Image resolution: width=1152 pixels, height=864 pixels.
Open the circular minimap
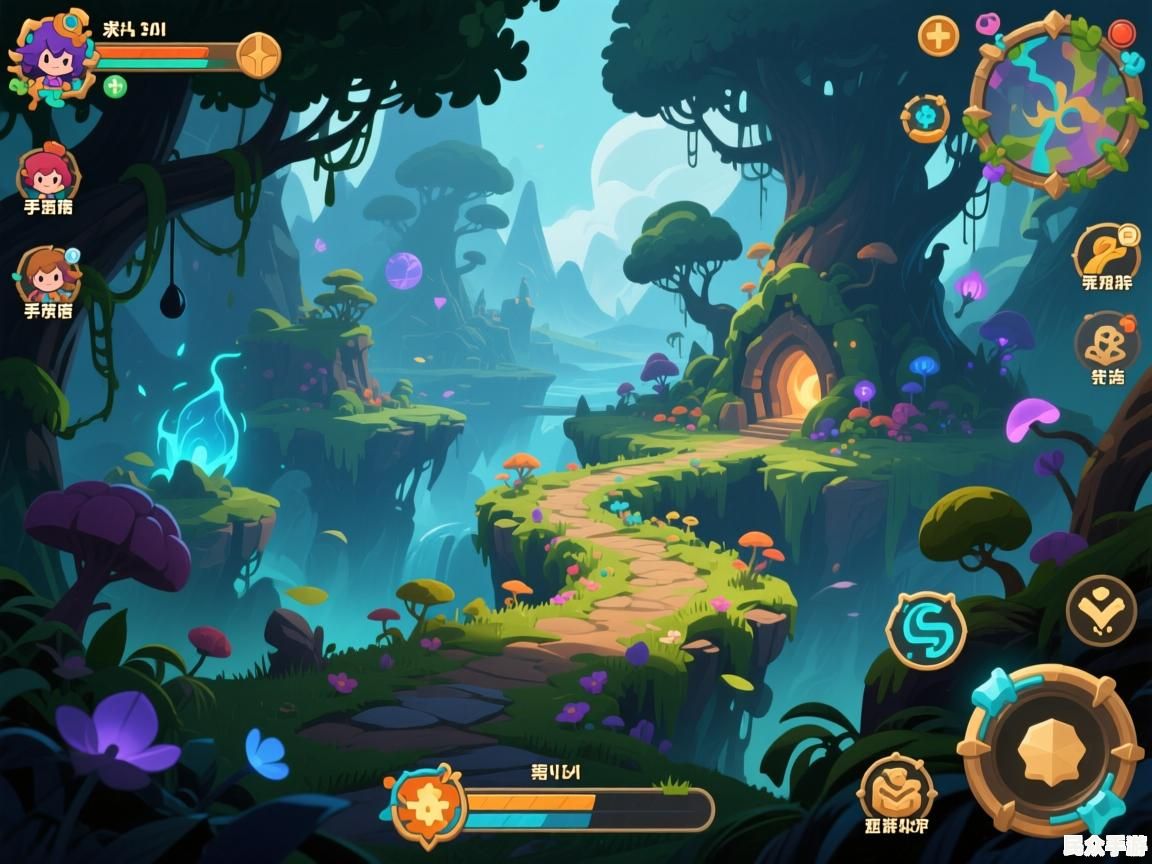point(1056,102)
